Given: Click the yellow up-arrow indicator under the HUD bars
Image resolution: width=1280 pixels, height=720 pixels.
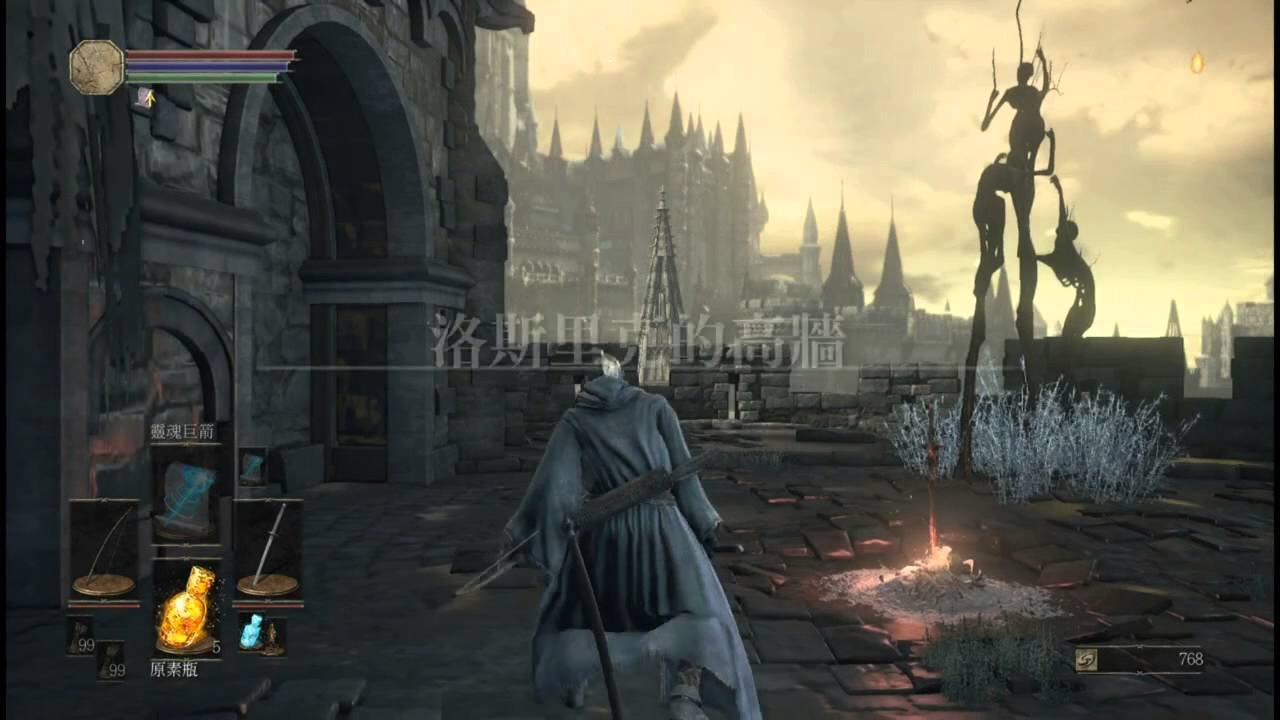Looking at the screenshot, I should click(150, 98).
